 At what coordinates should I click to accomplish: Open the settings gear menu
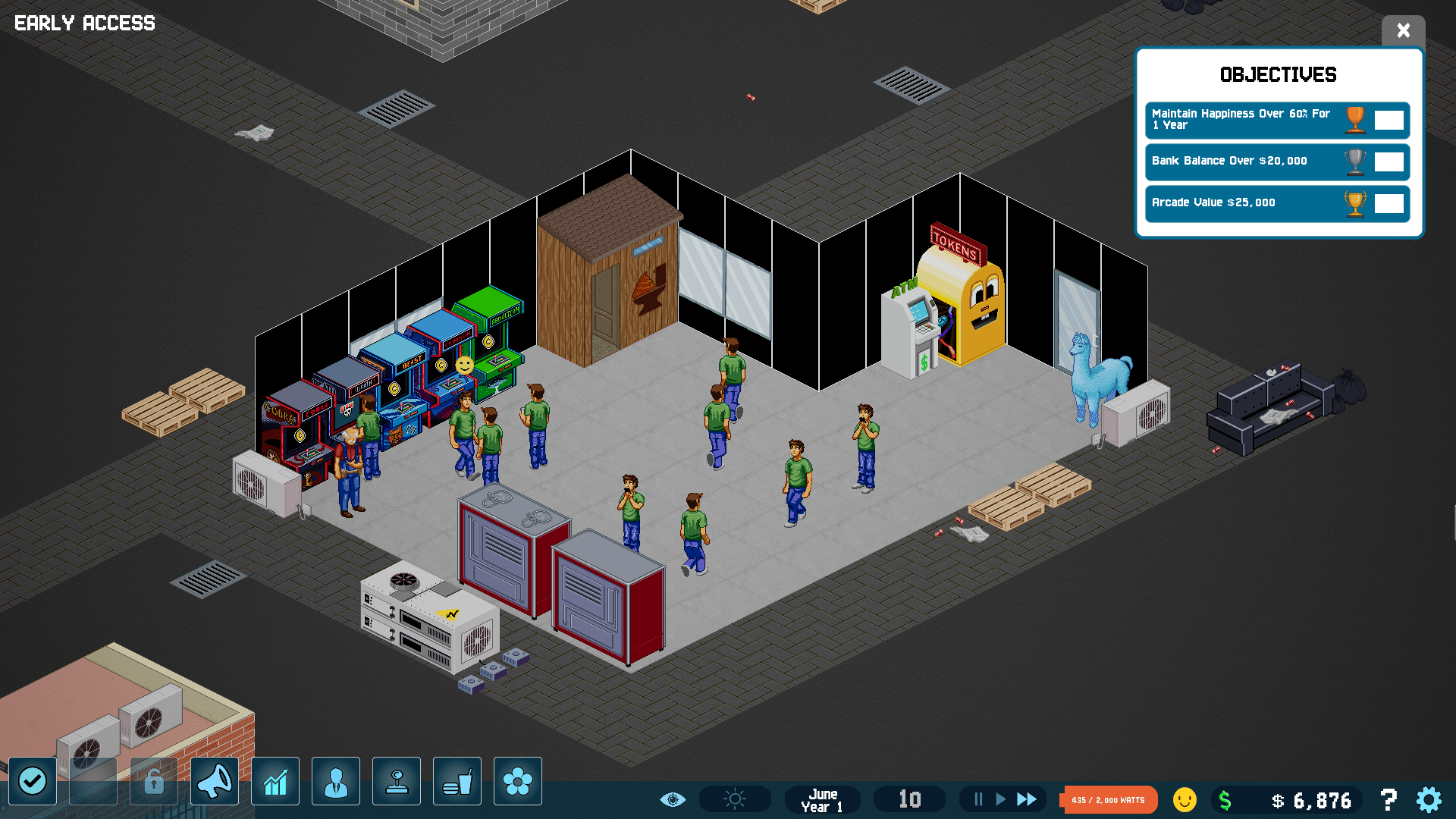1429,799
